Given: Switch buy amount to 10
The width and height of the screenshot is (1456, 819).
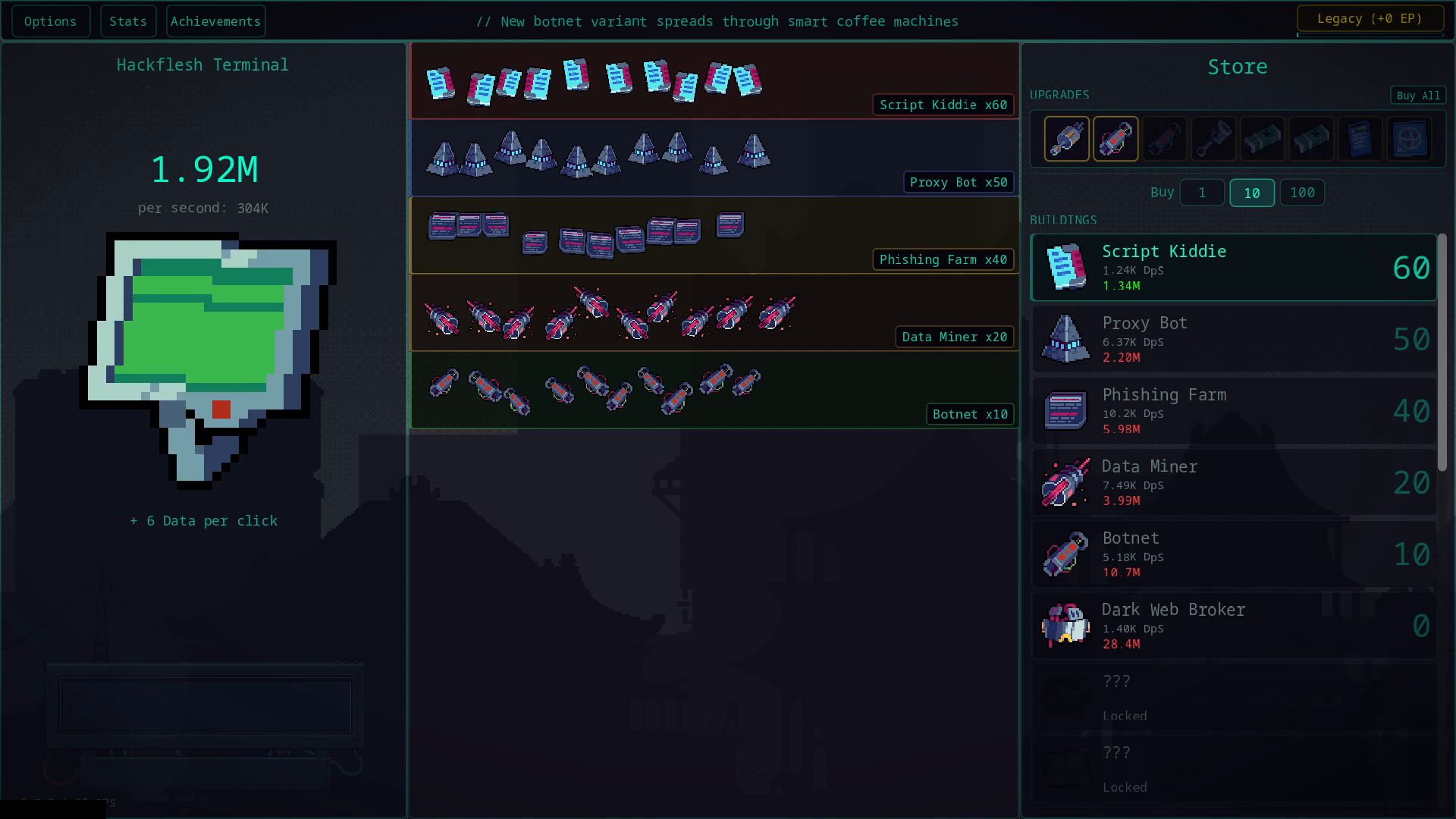Looking at the screenshot, I should point(1252,193).
